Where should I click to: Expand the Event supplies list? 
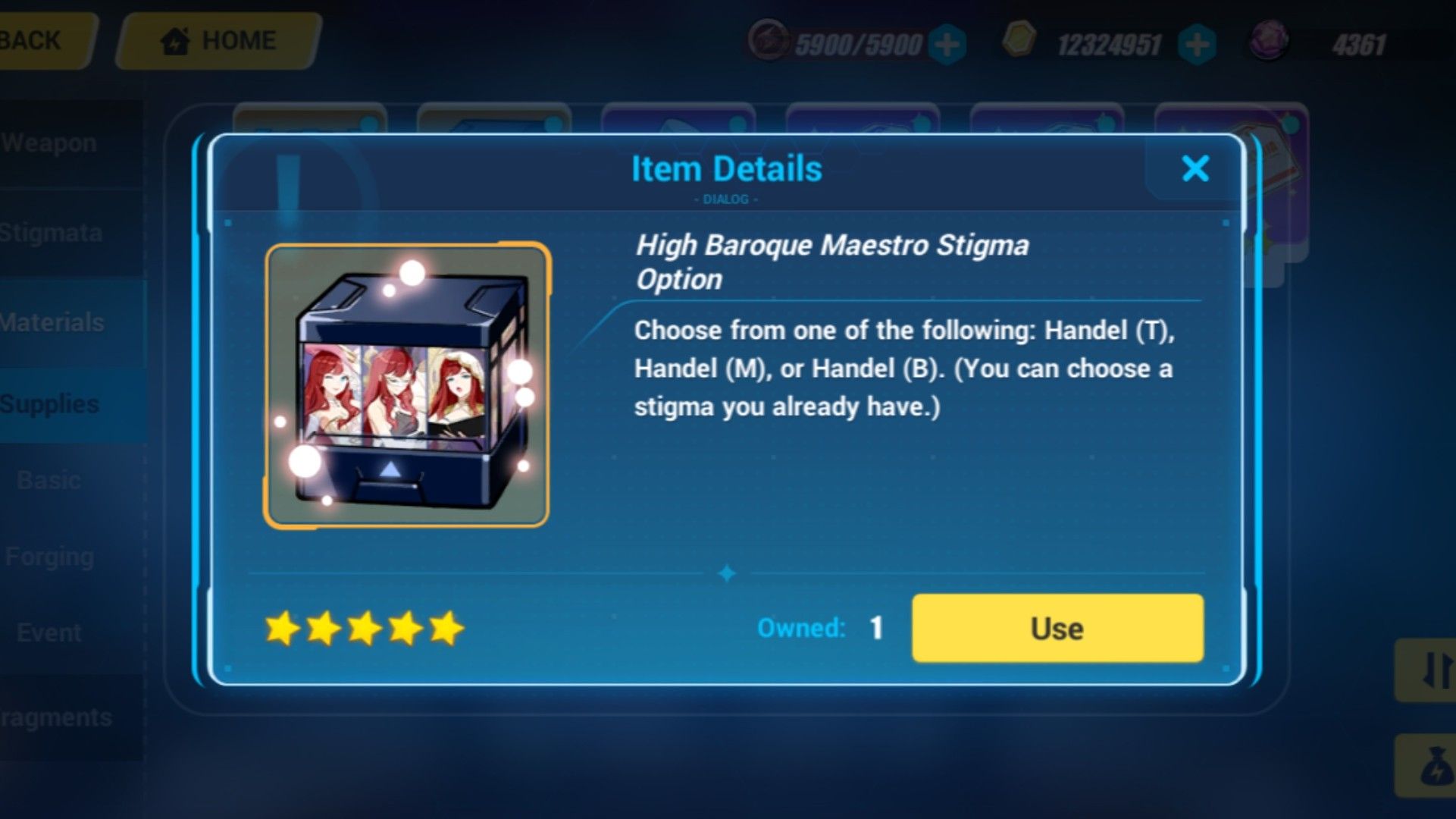49,632
